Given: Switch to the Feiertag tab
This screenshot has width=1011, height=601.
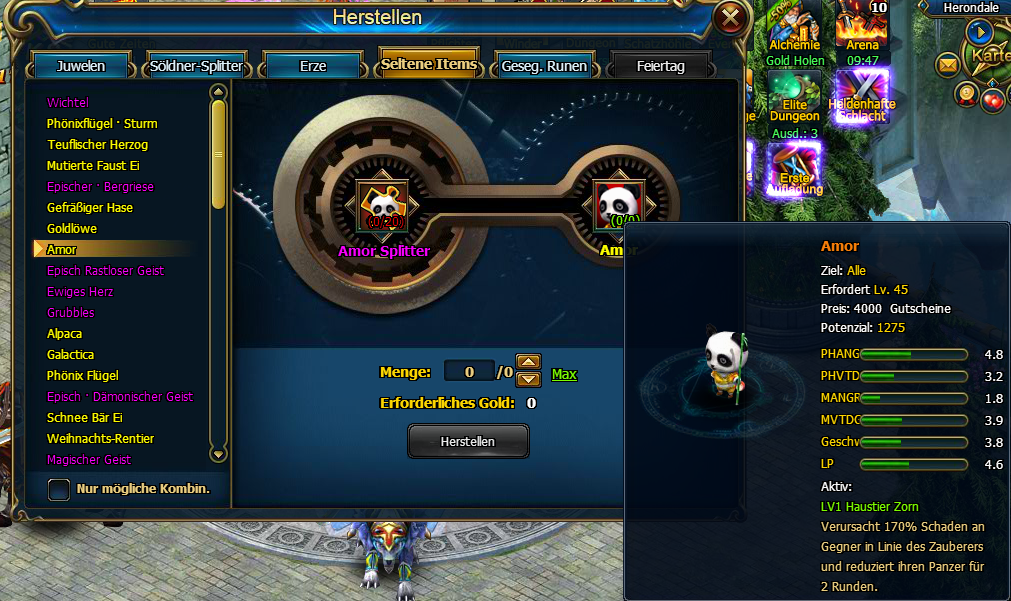Looking at the screenshot, I should 661,67.
